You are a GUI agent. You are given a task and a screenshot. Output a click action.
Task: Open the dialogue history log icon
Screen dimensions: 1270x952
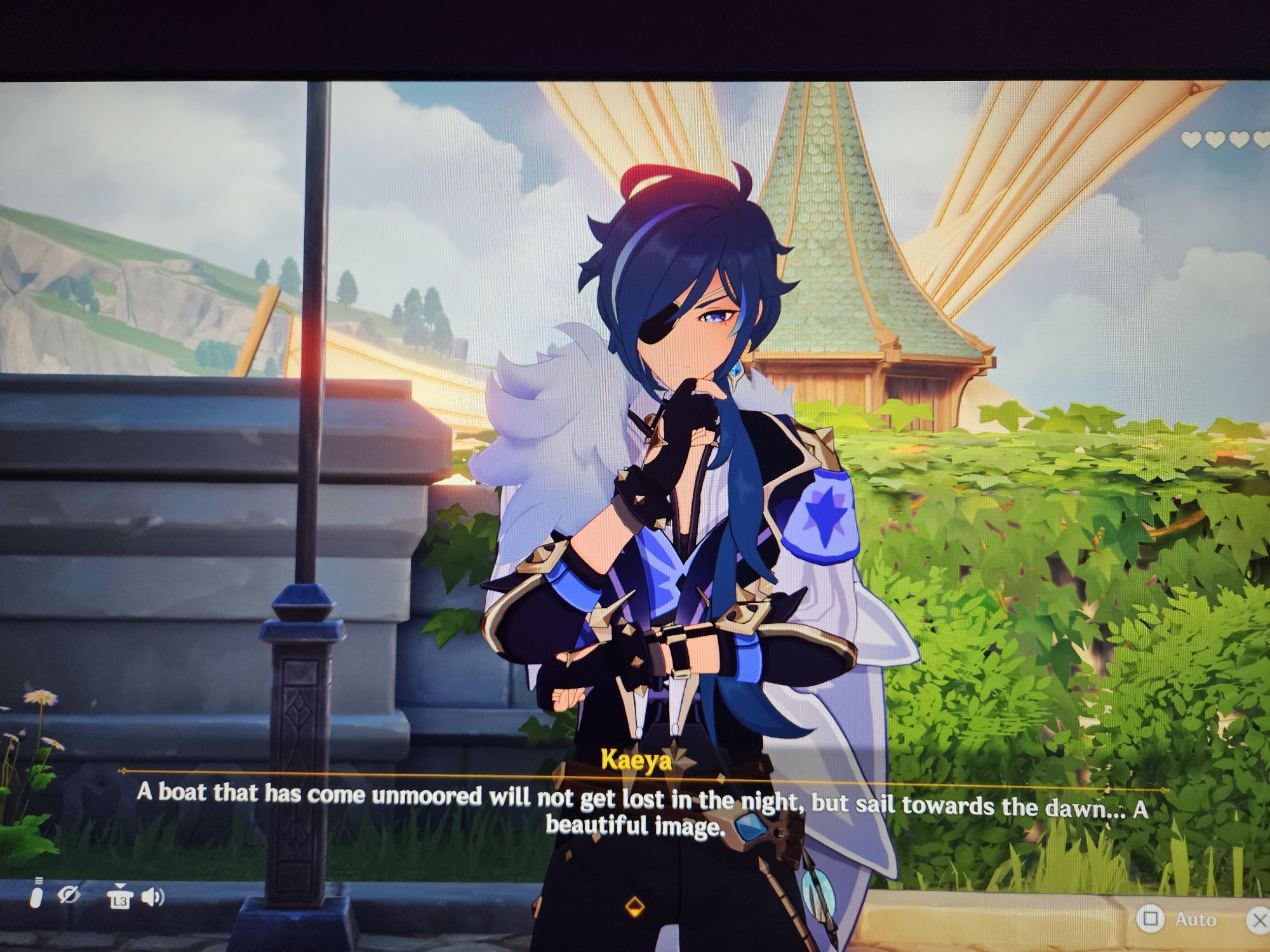click(37, 894)
